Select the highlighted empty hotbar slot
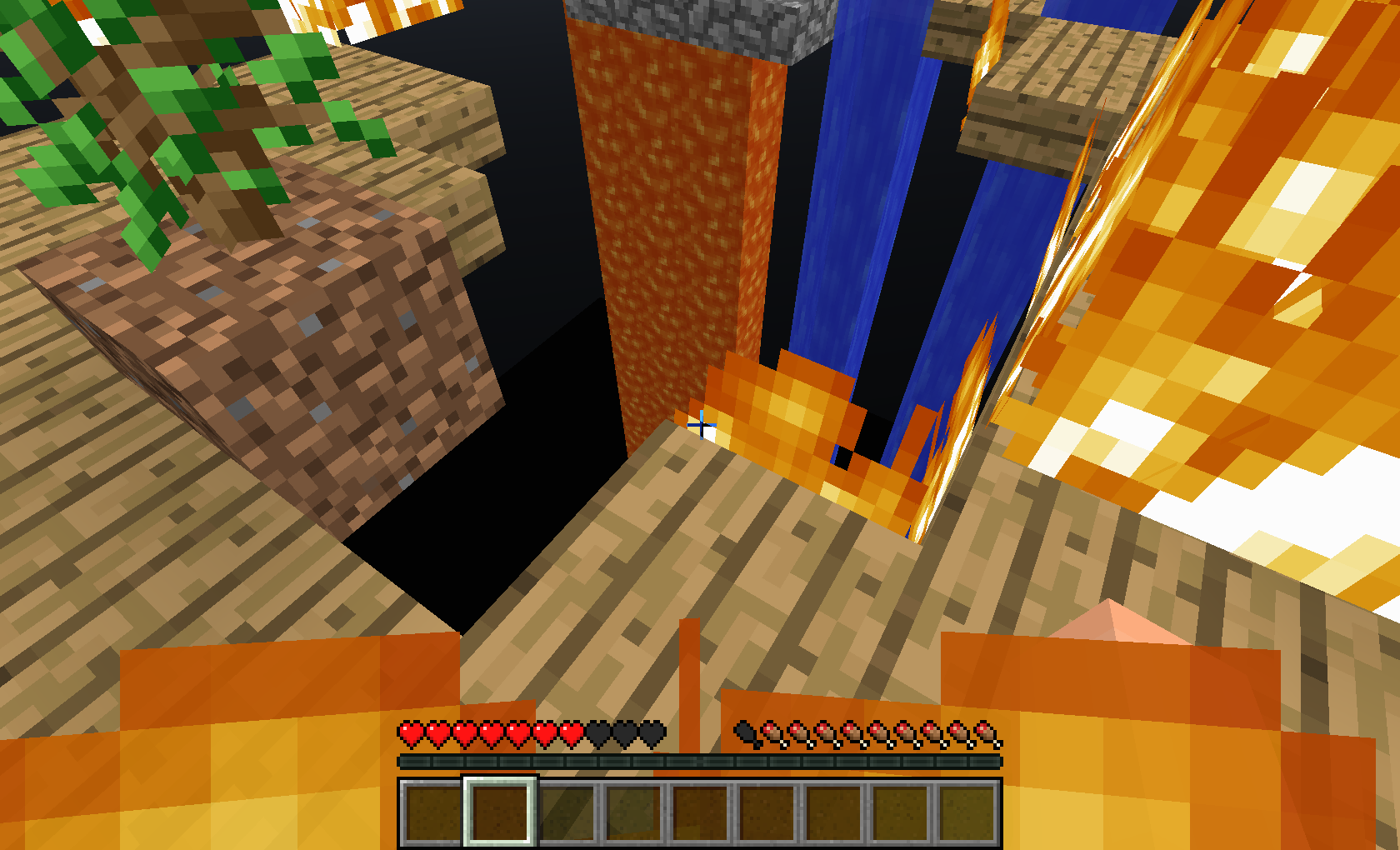Image resolution: width=1400 pixels, height=850 pixels. [500, 812]
